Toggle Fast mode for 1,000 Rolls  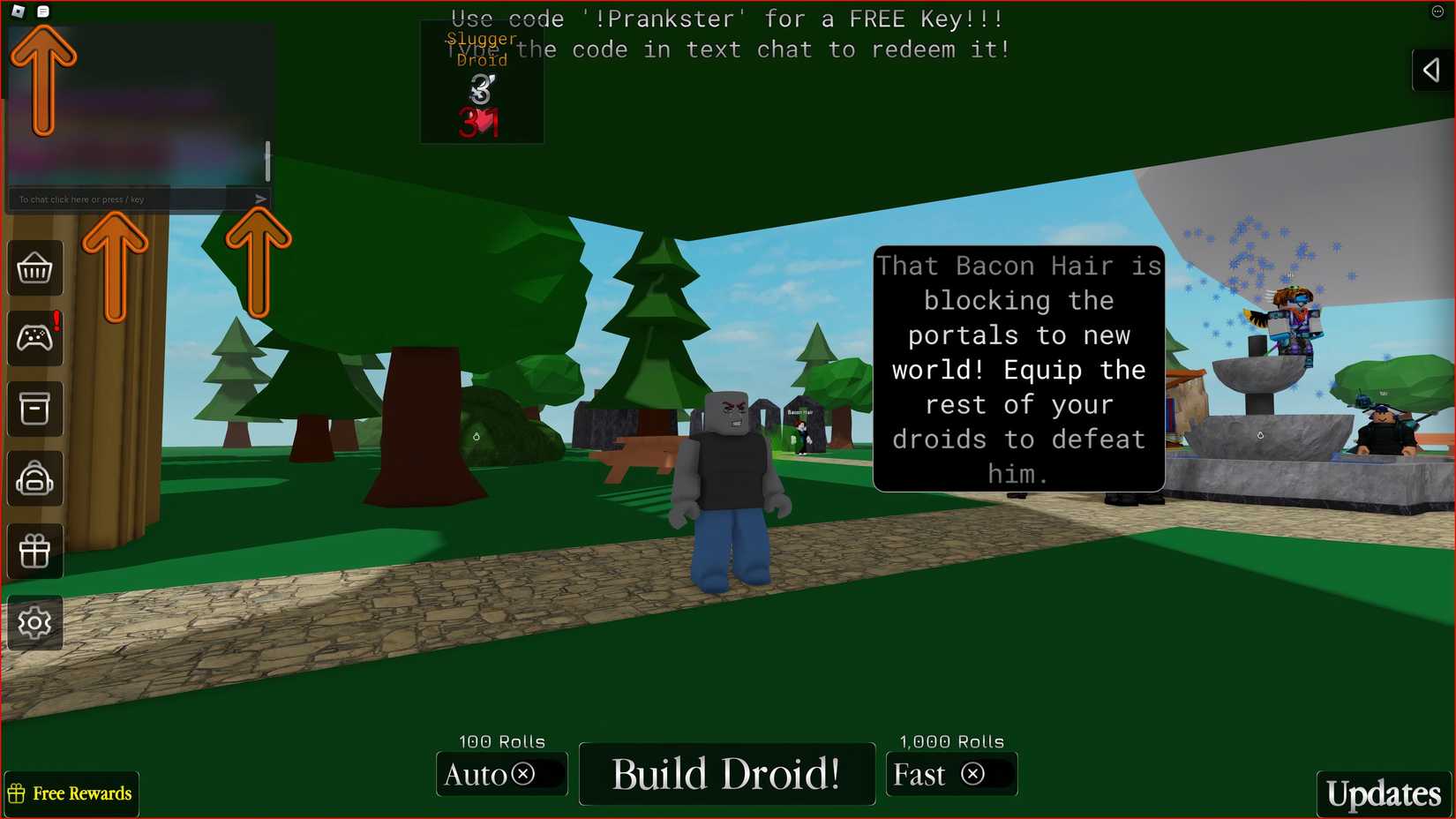[951, 775]
